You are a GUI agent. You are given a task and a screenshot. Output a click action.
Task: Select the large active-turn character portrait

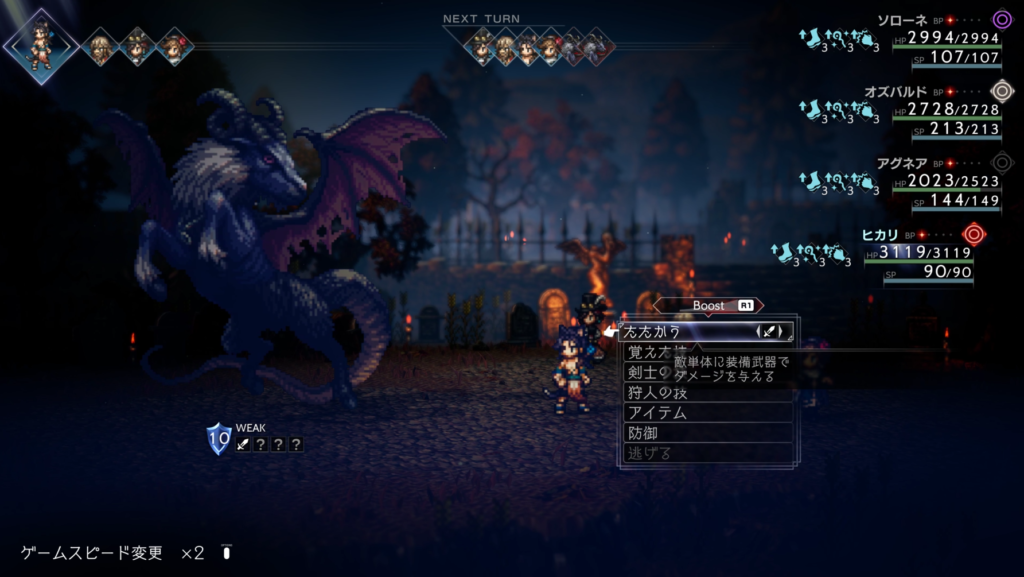(41, 45)
